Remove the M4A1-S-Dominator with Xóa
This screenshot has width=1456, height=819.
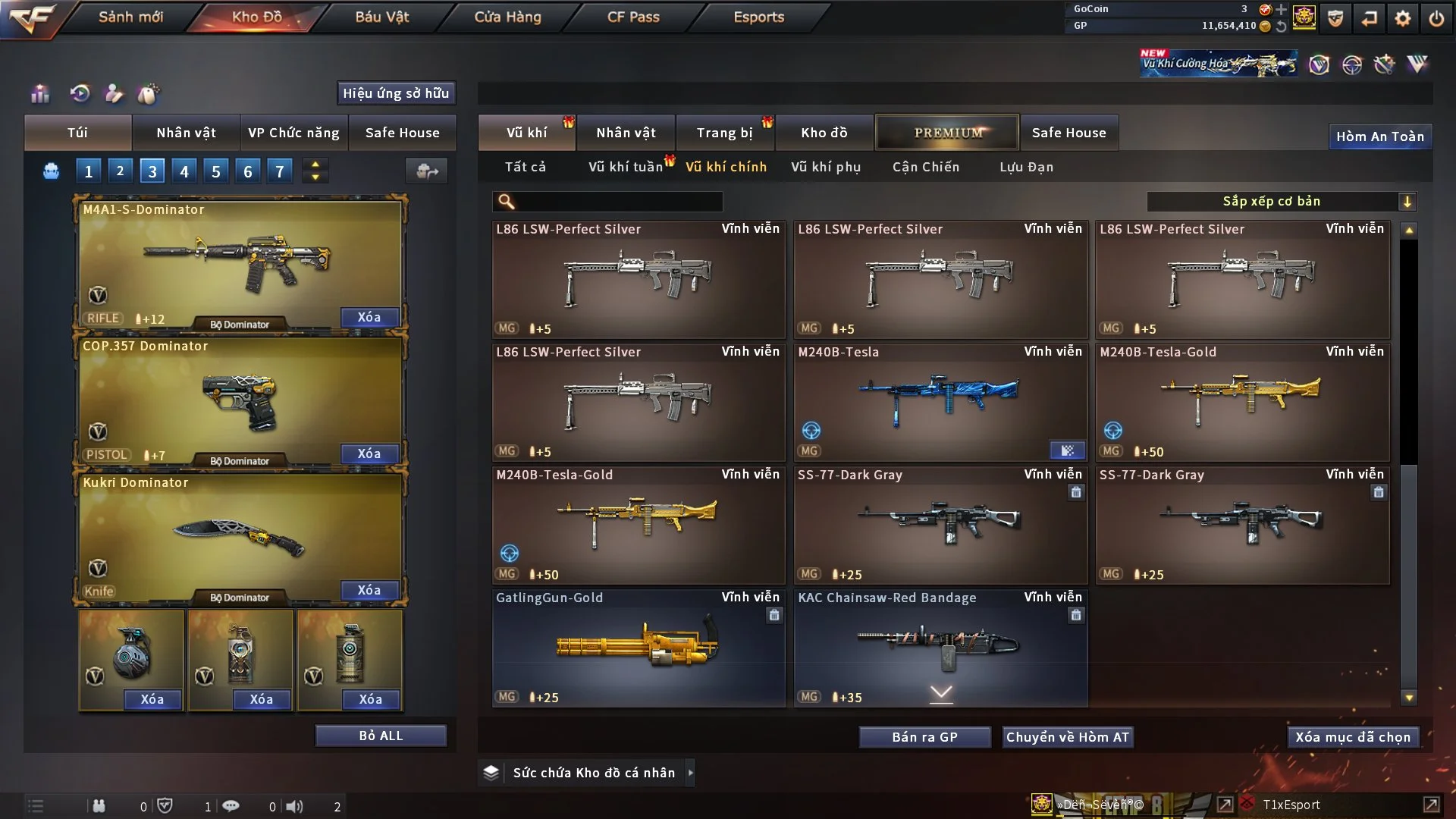click(x=369, y=317)
